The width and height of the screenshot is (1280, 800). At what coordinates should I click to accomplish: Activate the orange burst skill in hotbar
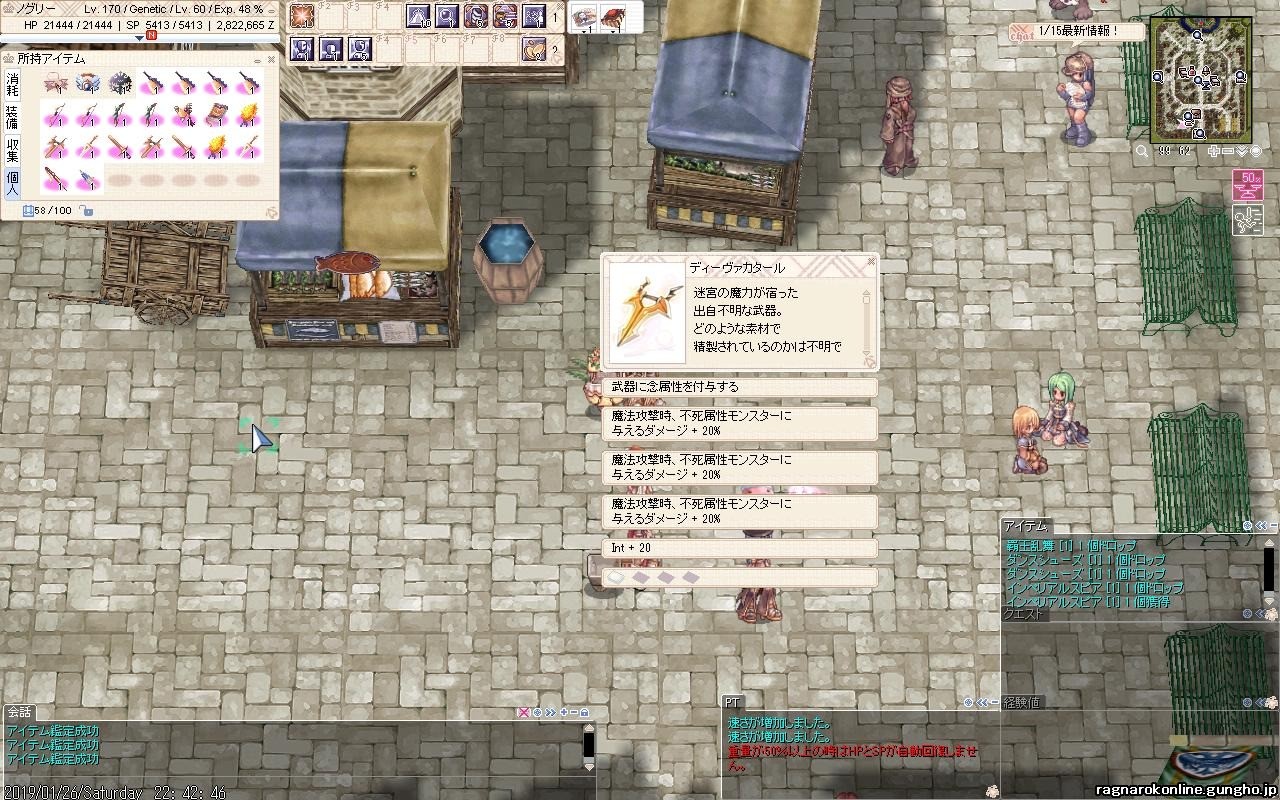[302, 16]
